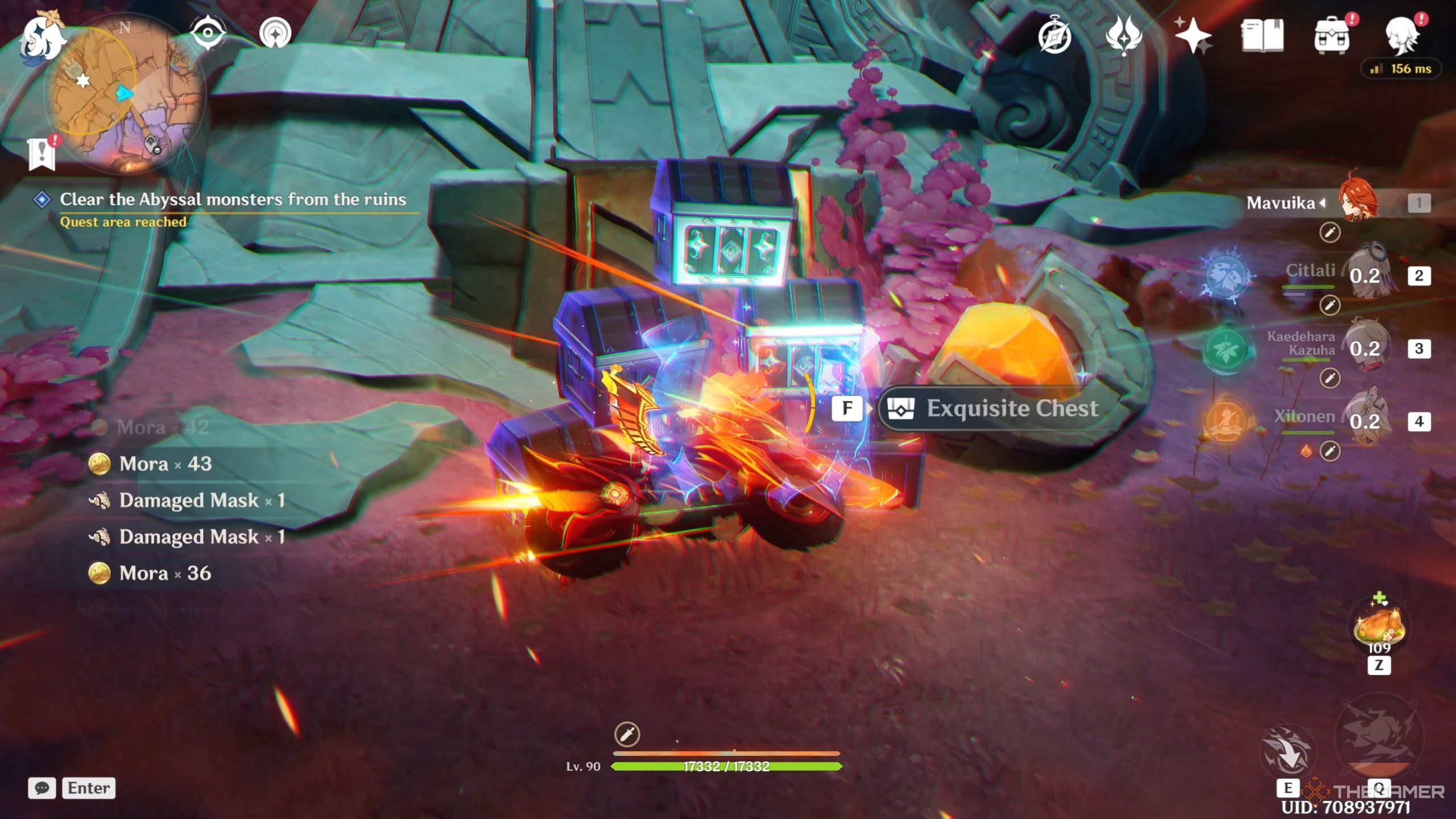1456x819 pixels.
Task: Click the quest navigation eye icon
Action: (x=208, y=33)
